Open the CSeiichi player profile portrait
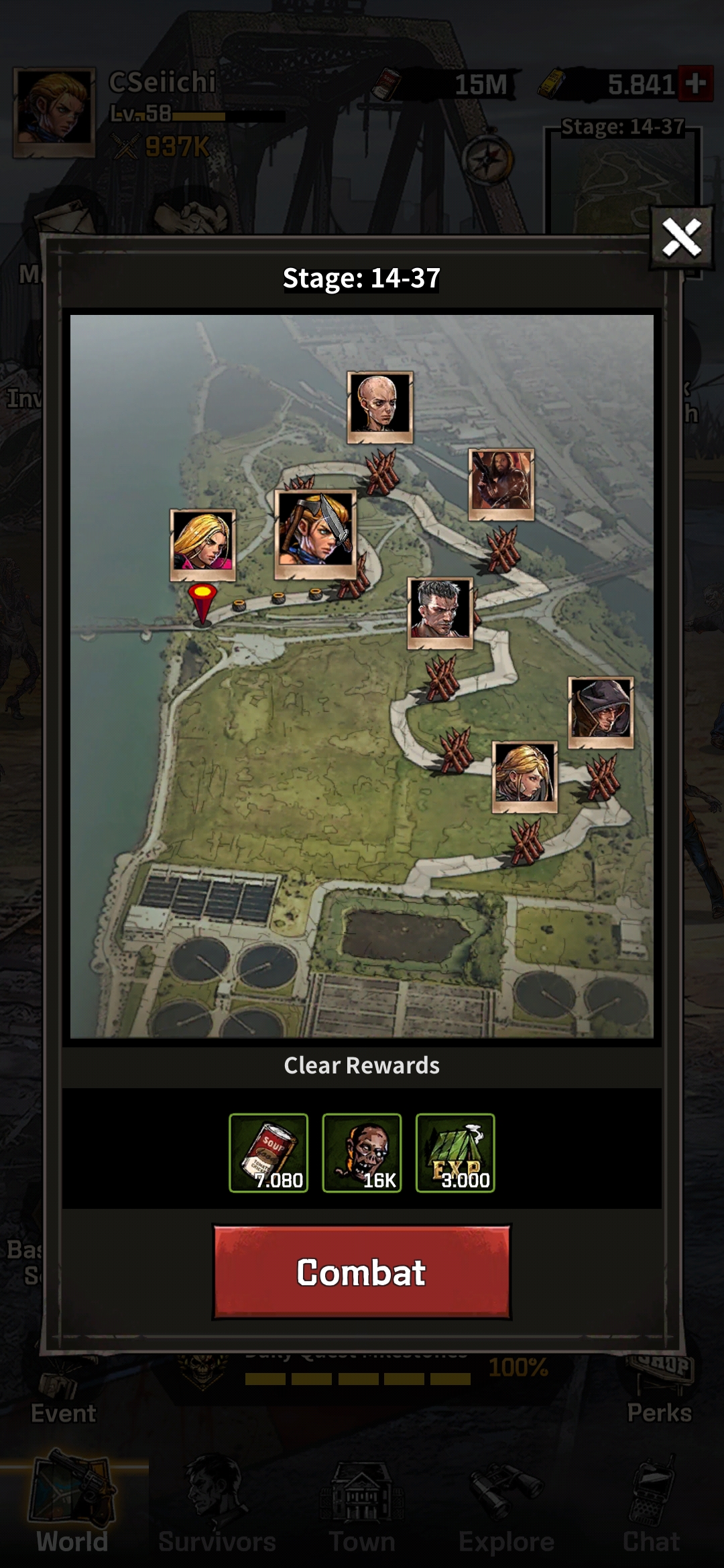 tap(54, 112)
